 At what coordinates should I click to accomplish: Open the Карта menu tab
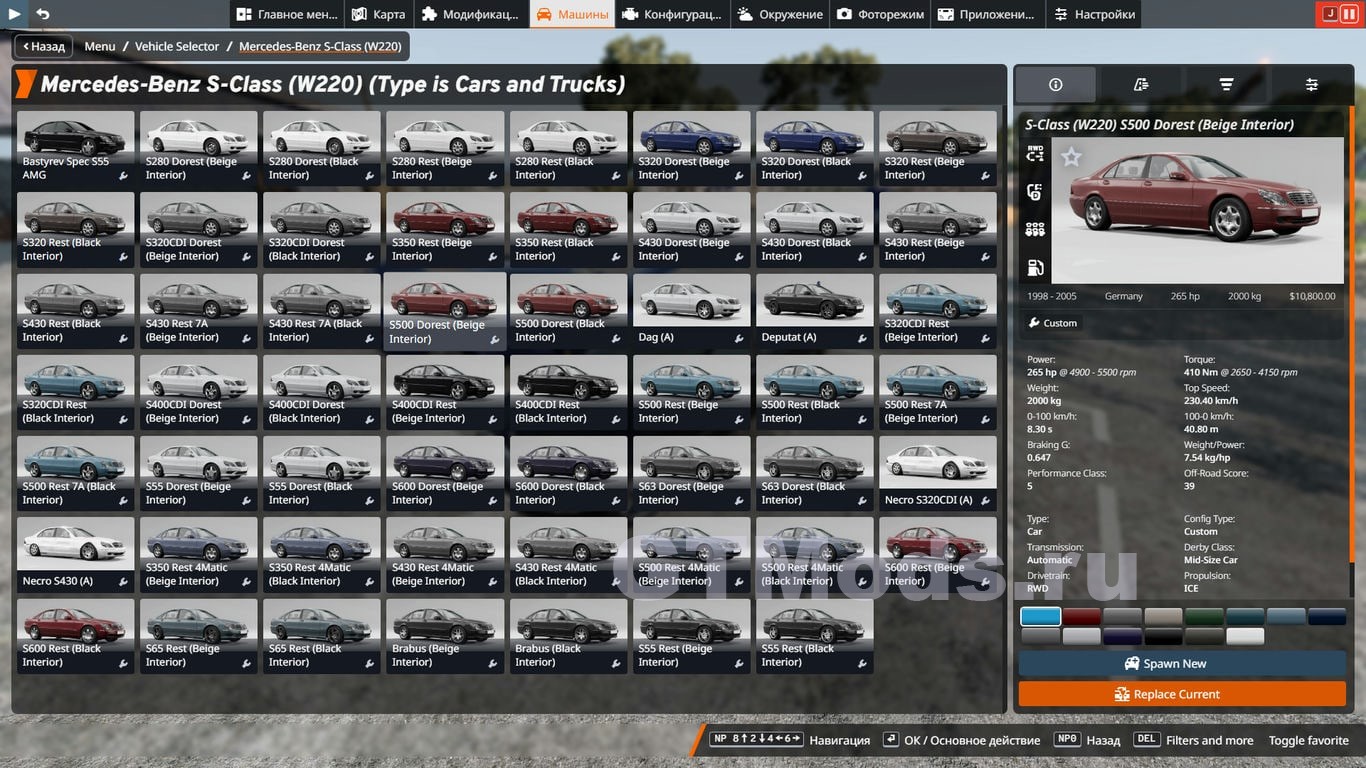pos(378,14)
